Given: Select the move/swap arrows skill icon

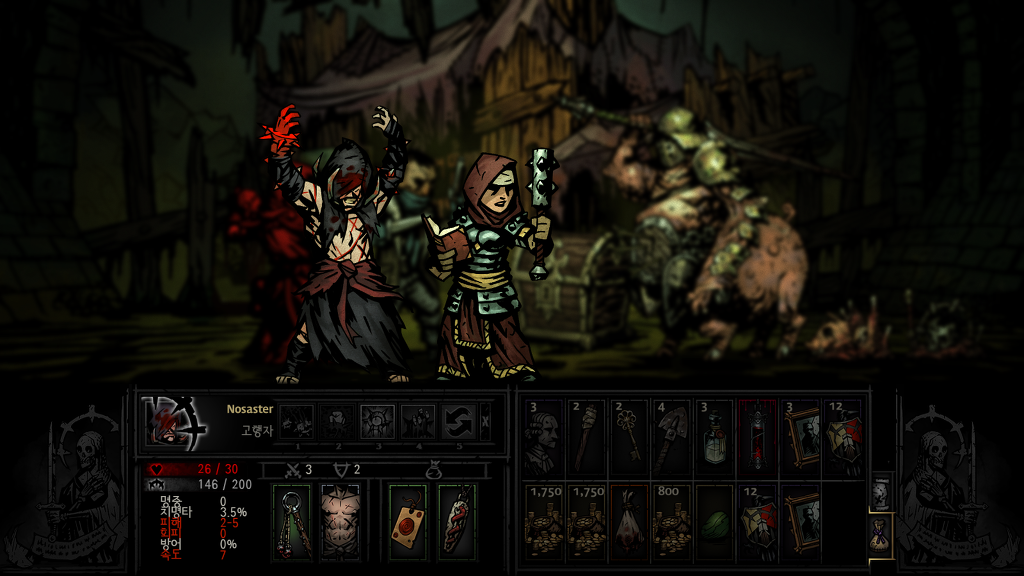Looking at the screenshot, I should click(x=460, y=421).
